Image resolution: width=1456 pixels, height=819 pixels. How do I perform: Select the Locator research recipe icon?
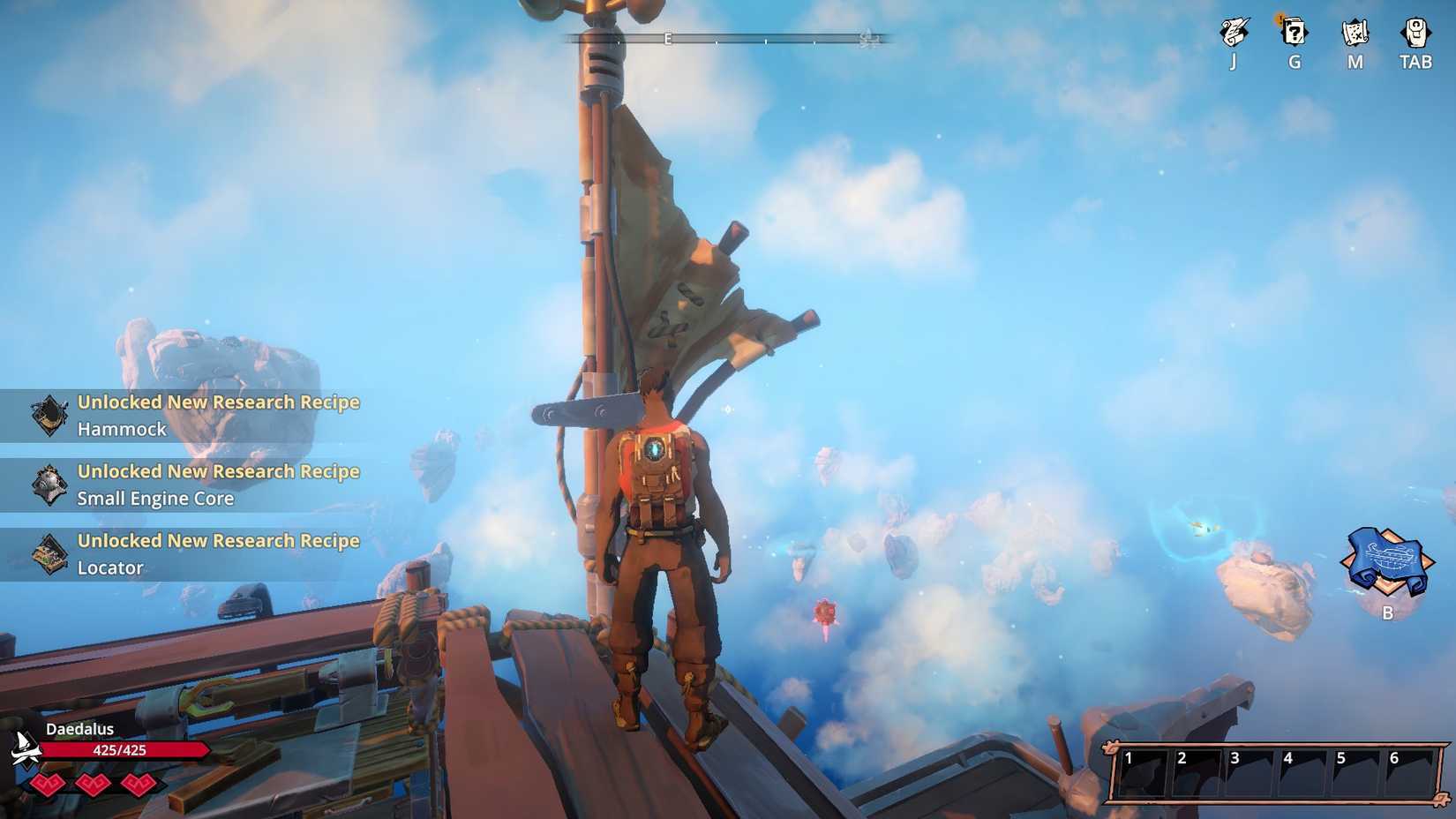point(51,552)
